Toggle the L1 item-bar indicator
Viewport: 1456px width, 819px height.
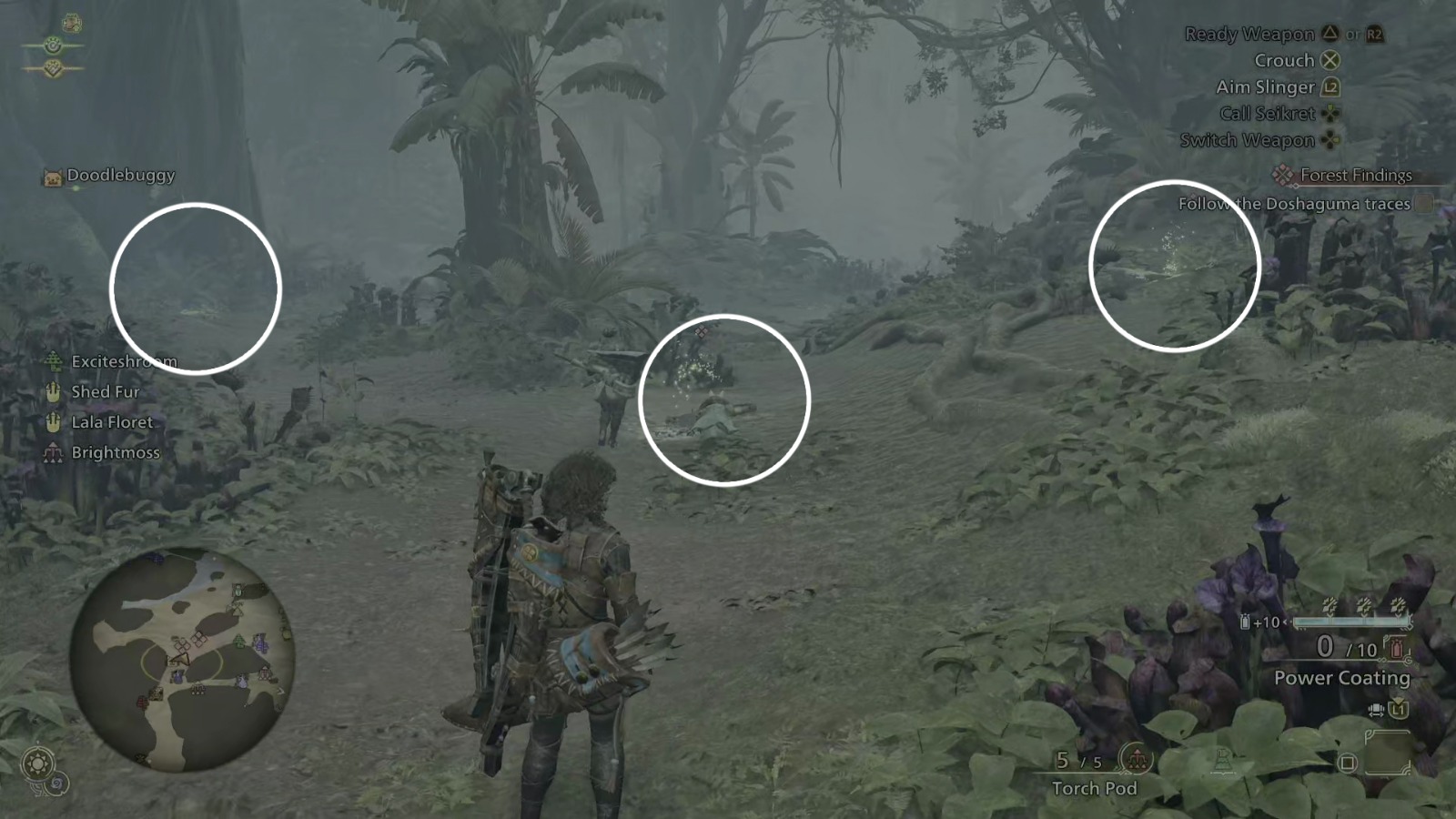[1398, 710]
